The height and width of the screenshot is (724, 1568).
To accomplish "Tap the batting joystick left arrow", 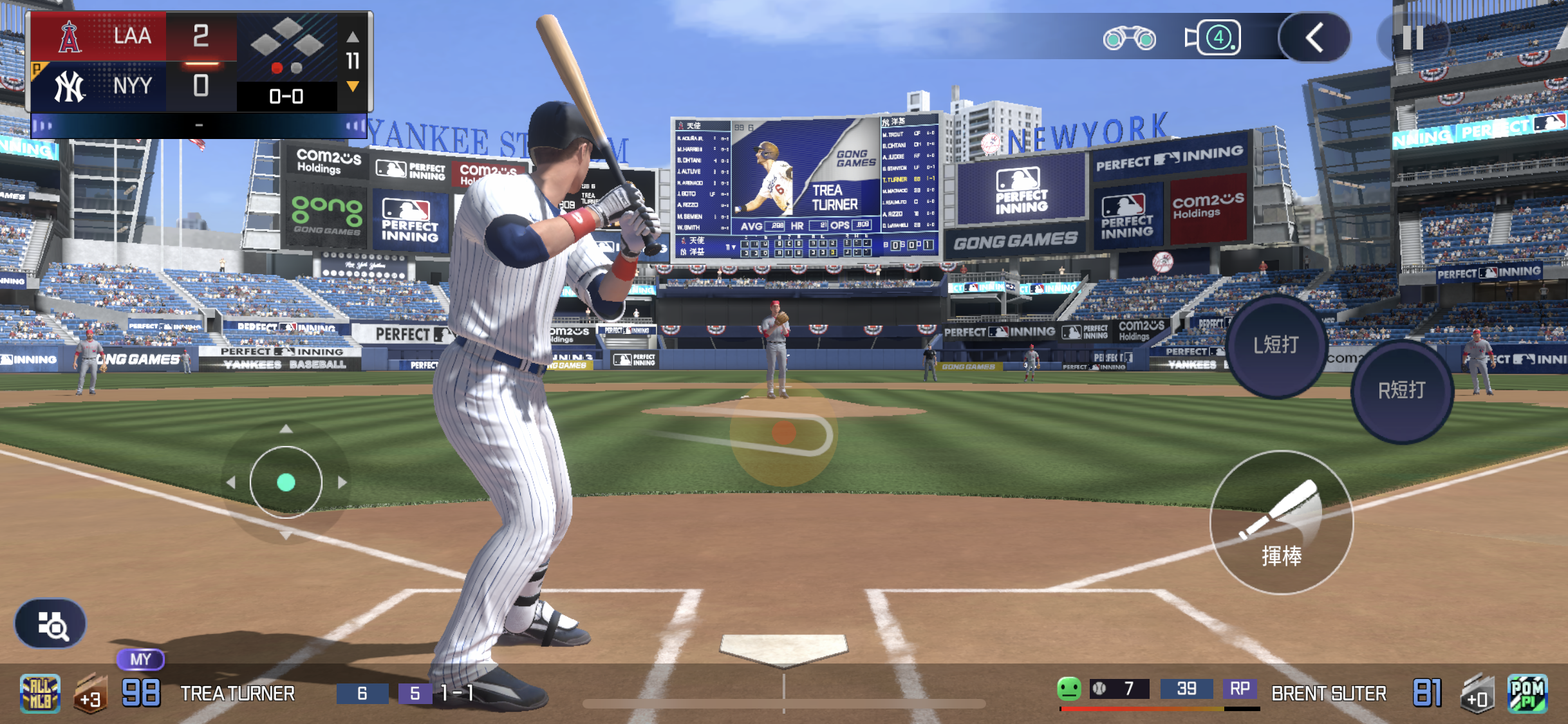I will [x=230, y=482].
